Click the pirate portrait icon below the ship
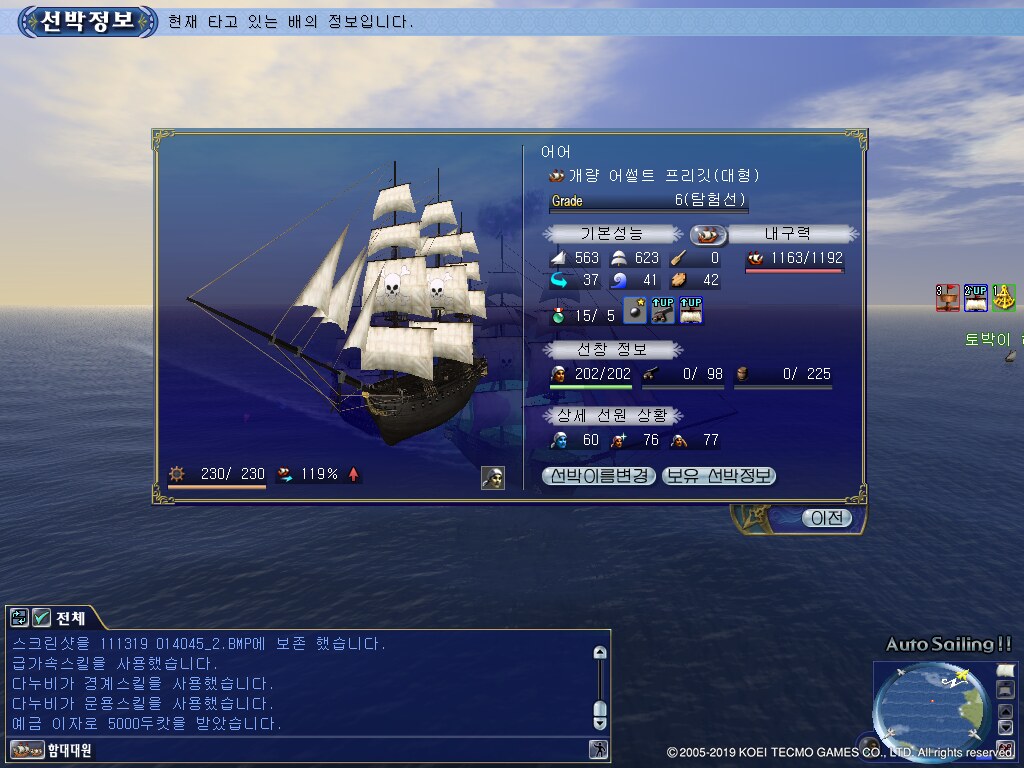 click(x=492, y=477)
